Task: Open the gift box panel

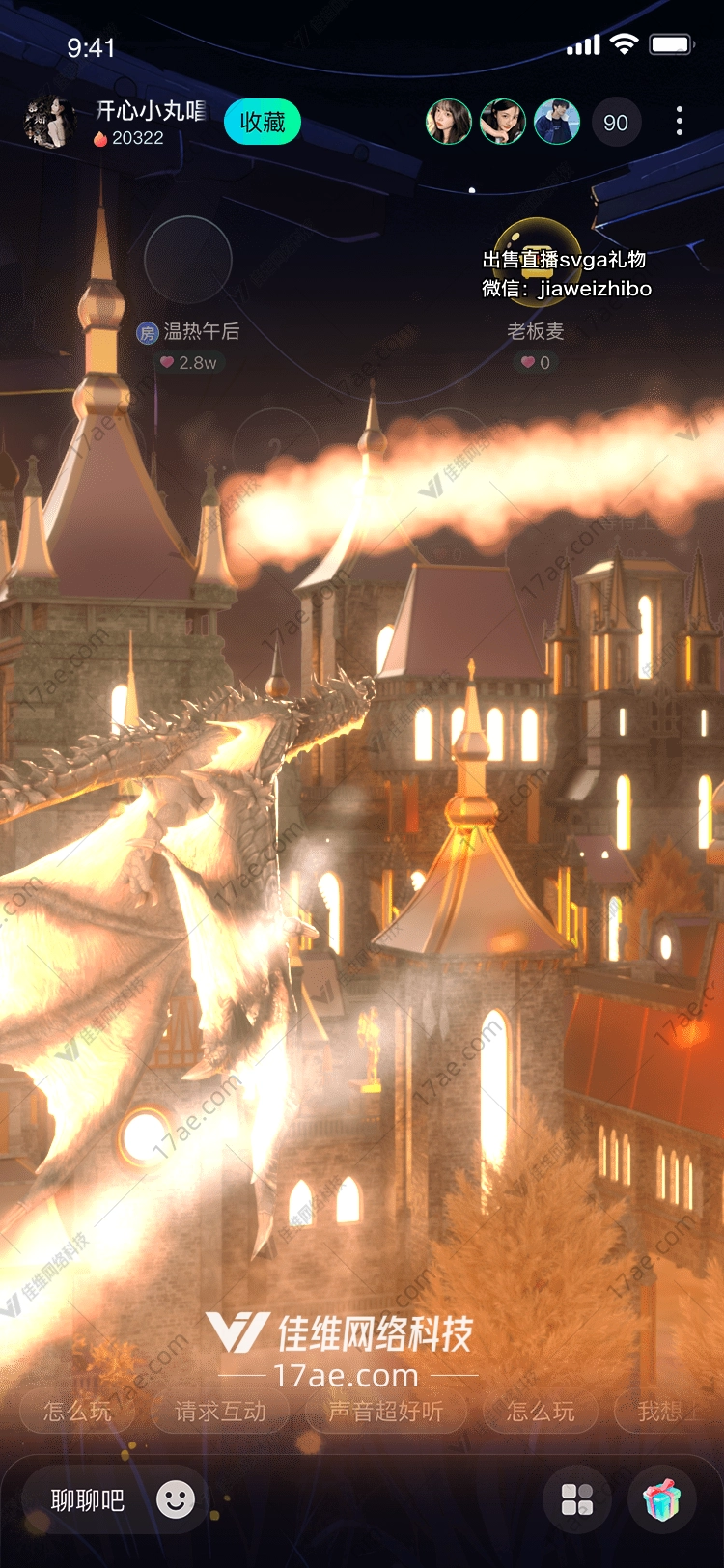Action: [x=662, y=1499]
